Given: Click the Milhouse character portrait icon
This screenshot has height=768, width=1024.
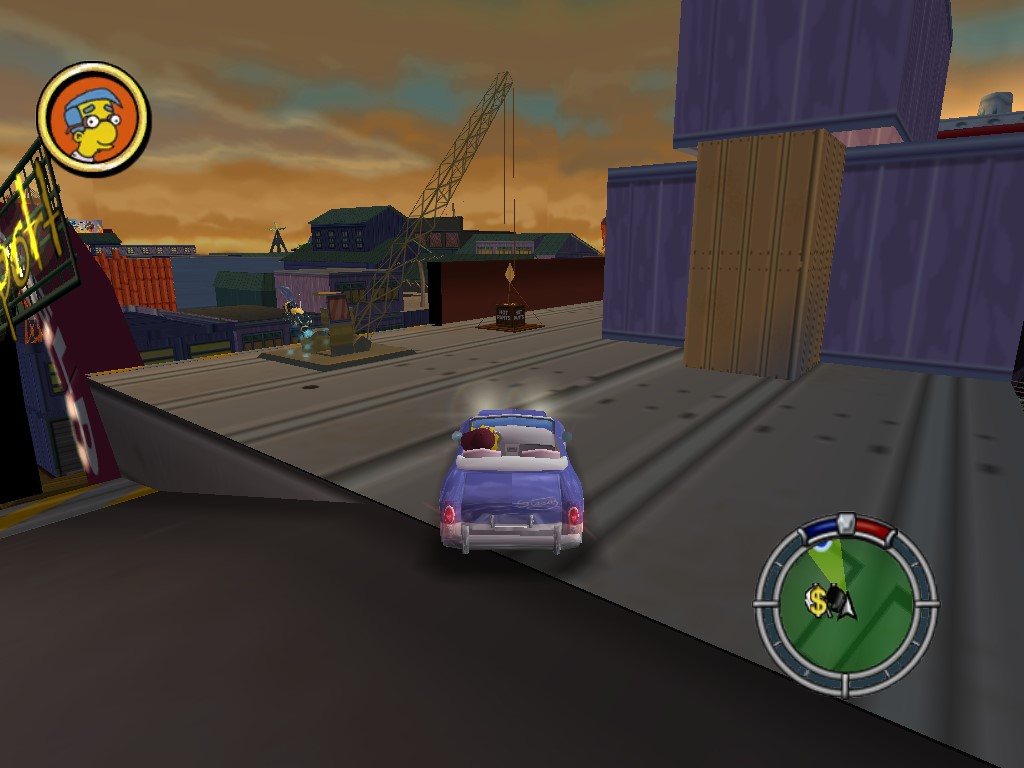Looking at the screenshot, I should click(x=93, y=118).
